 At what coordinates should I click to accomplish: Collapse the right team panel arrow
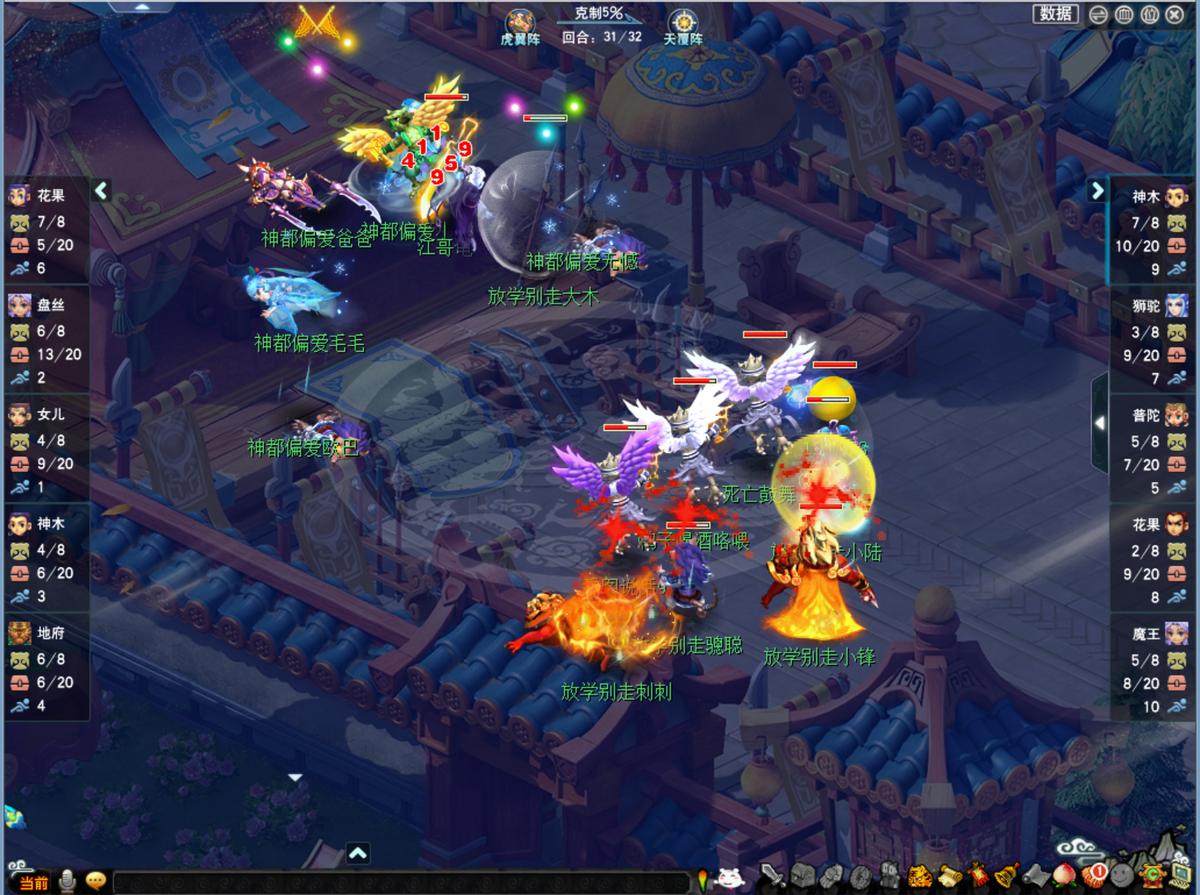pos(1097,190)
